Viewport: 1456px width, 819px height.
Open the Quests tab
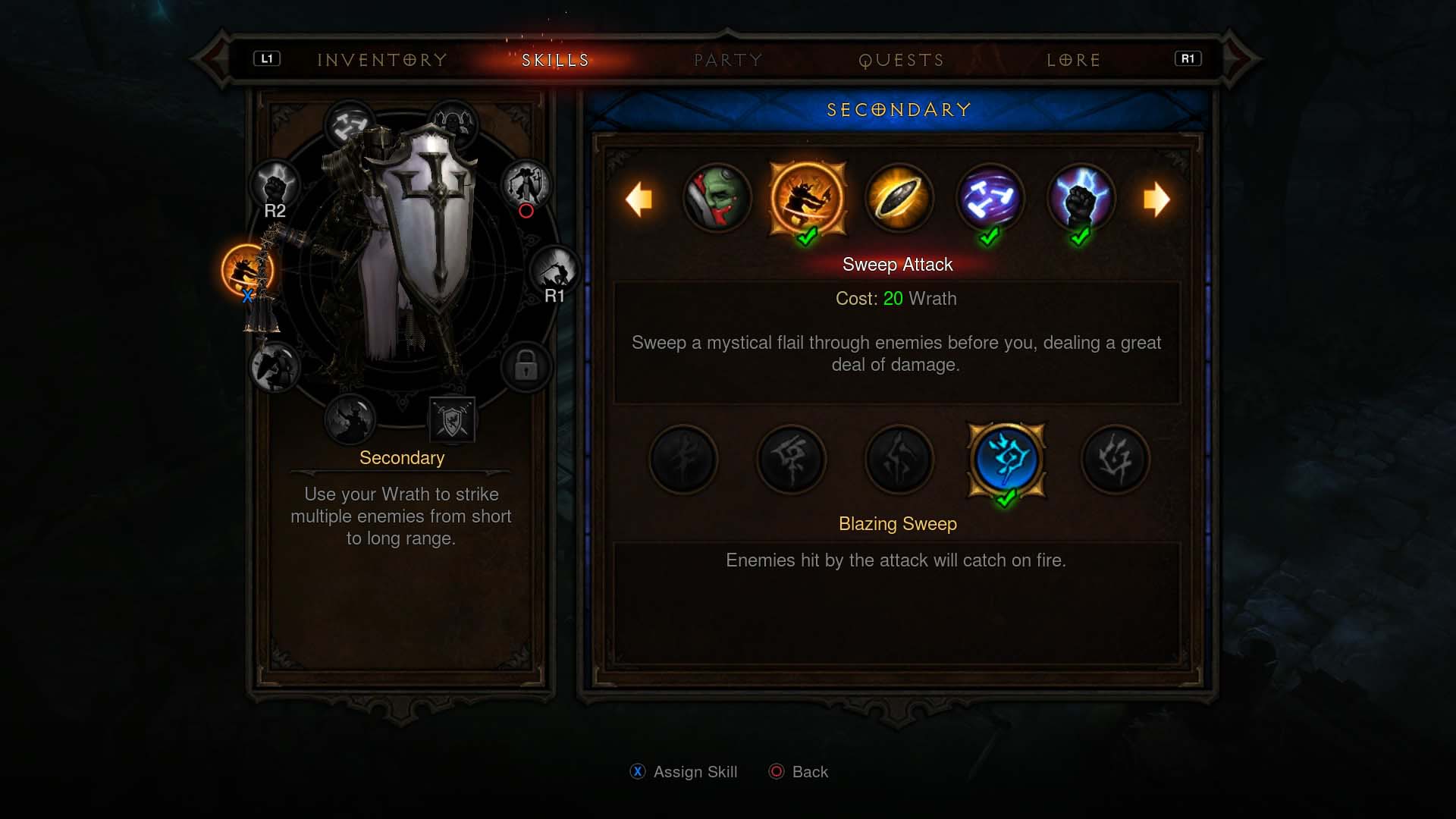tap(901, 60)
